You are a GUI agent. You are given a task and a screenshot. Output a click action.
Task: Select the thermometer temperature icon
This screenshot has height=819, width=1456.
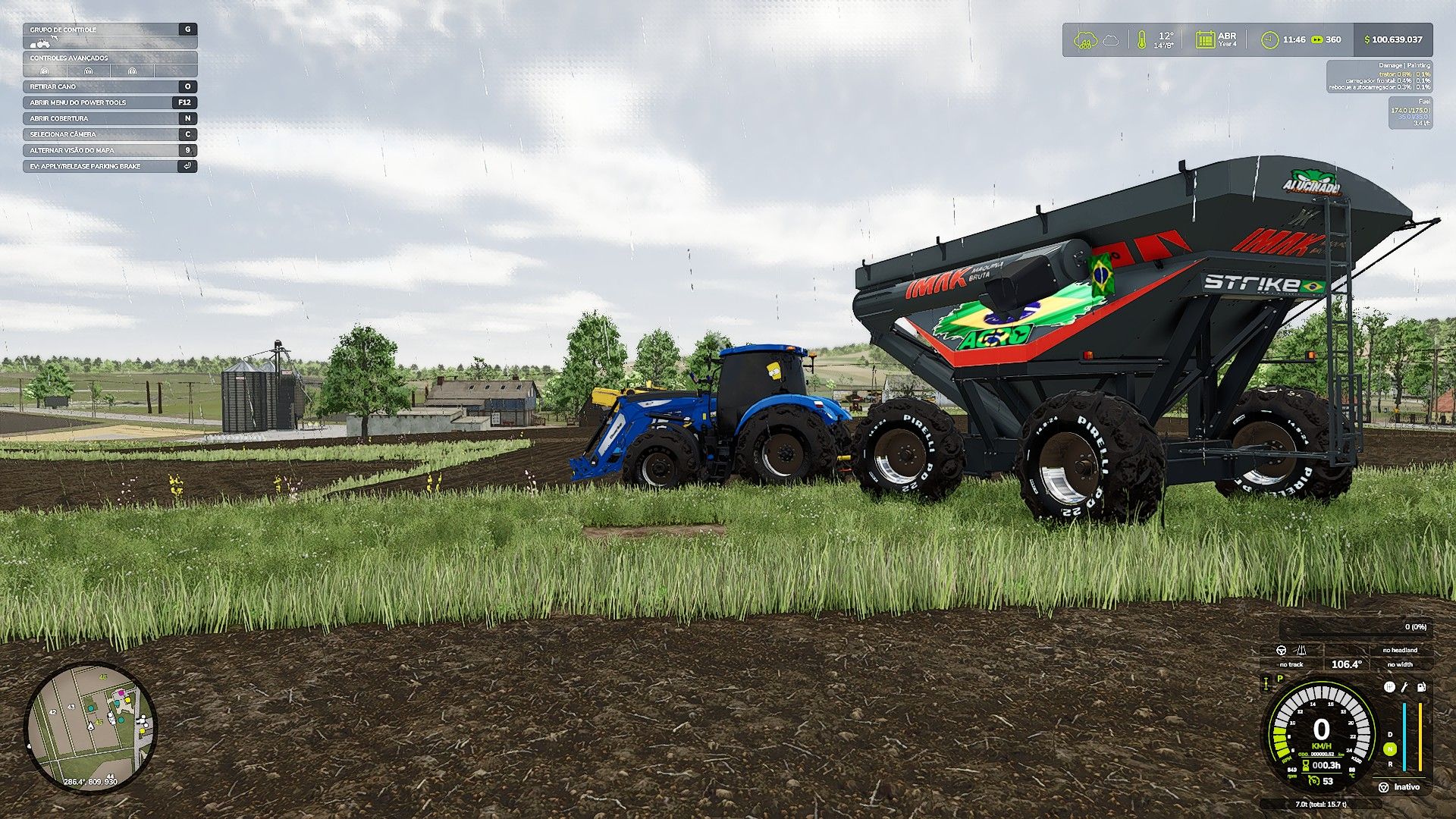(1141, 40)
